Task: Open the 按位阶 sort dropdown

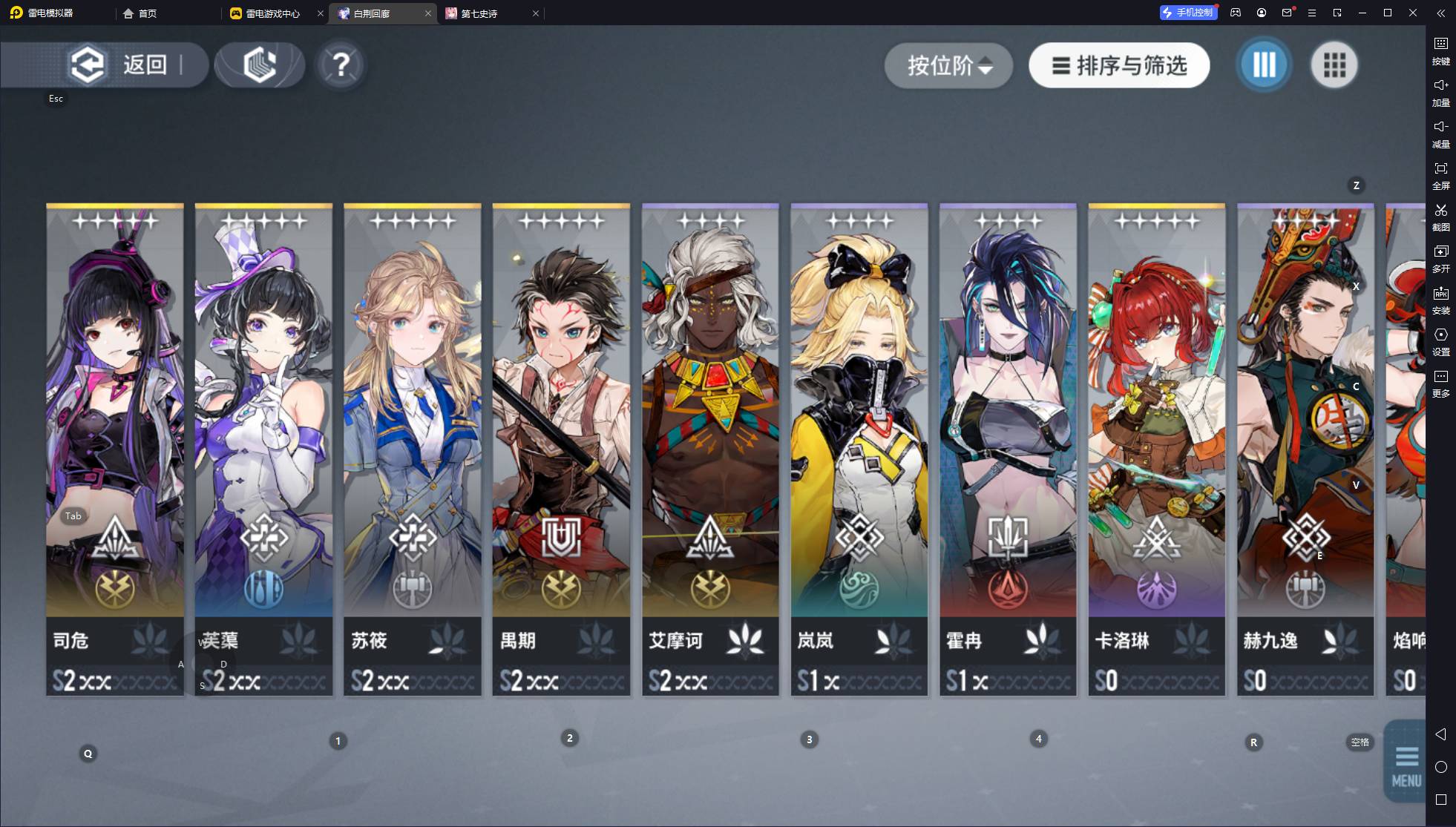Action: coord(948,65)
